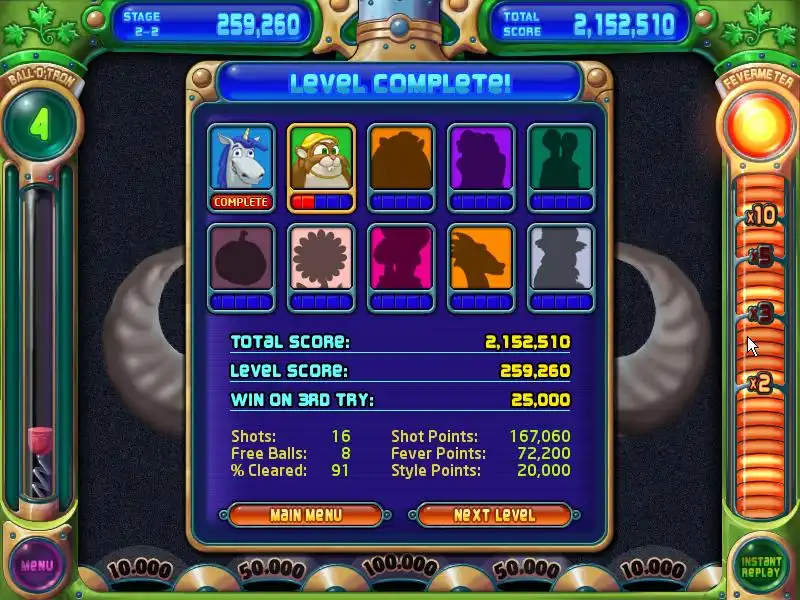Pick the top-hat silhouette portrait
The image size is (800, 600).
coord(561,259)
